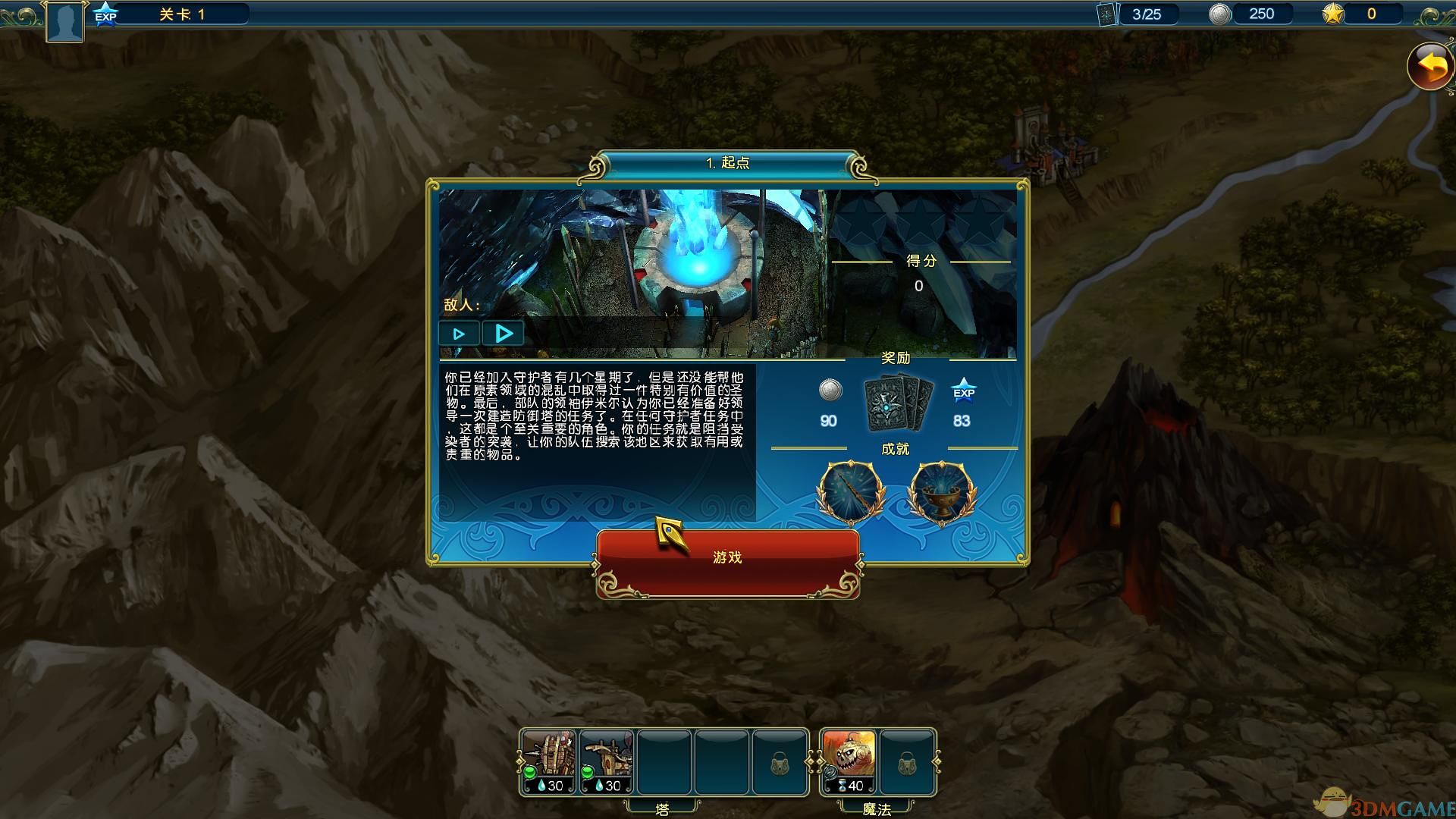The height and width of the screenshot is (819, 1456).
Task: Click the cards counter showing 3/25
Action: [1137, 13]
